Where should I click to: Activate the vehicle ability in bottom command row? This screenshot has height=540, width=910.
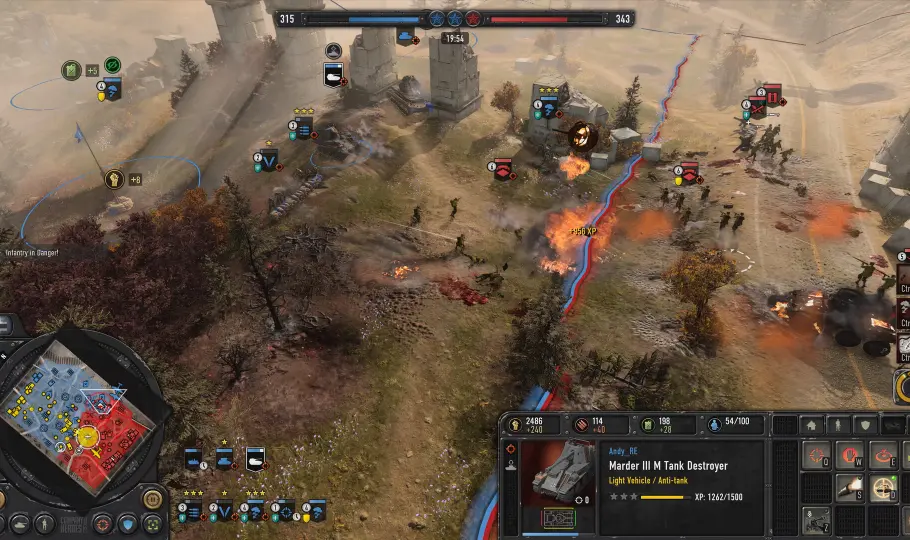pyautogui.click(x=817, y=520)
